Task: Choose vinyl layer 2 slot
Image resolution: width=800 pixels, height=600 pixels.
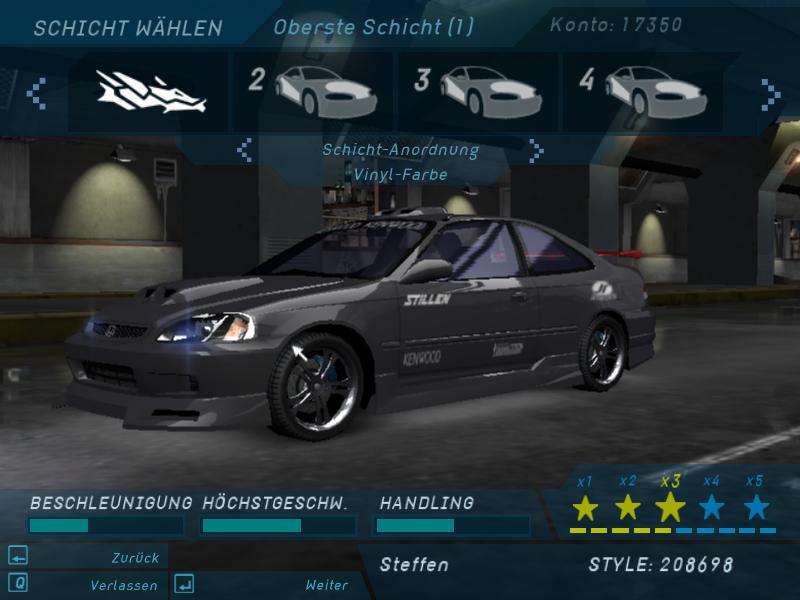Action: pos(312,92)
